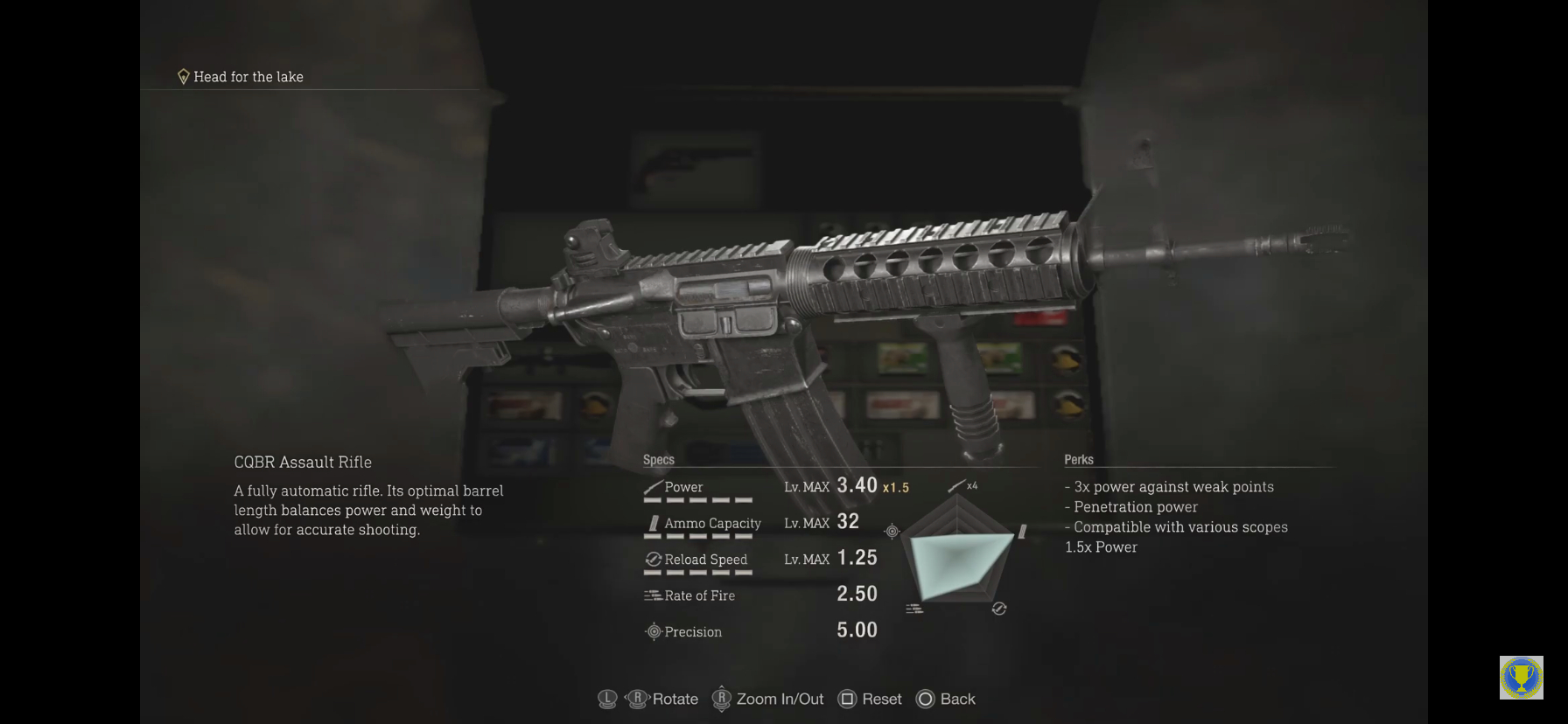Image resolution: width=1568 pixels, height=724 pixels.
Task: Open the gold trophy overlay icon
Action: click(x=1521, y=678)
